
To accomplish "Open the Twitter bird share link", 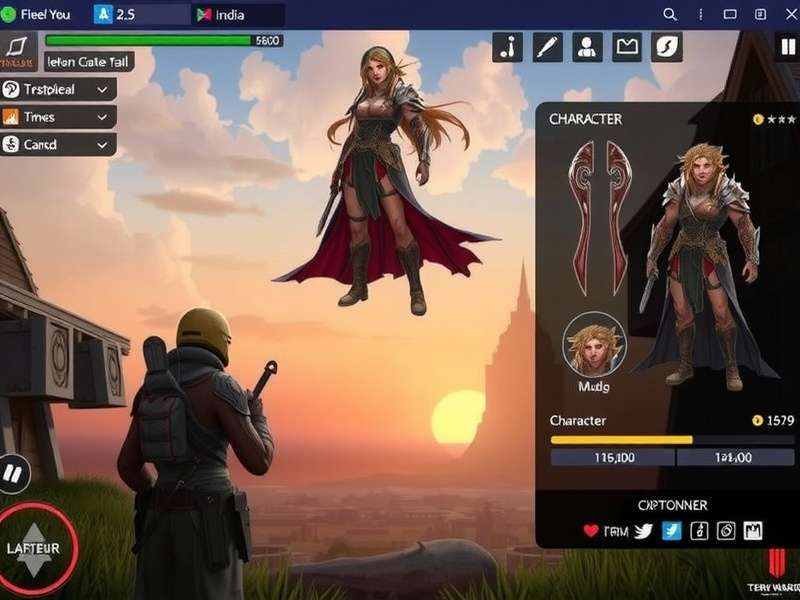I will click(x=643, y=531).
